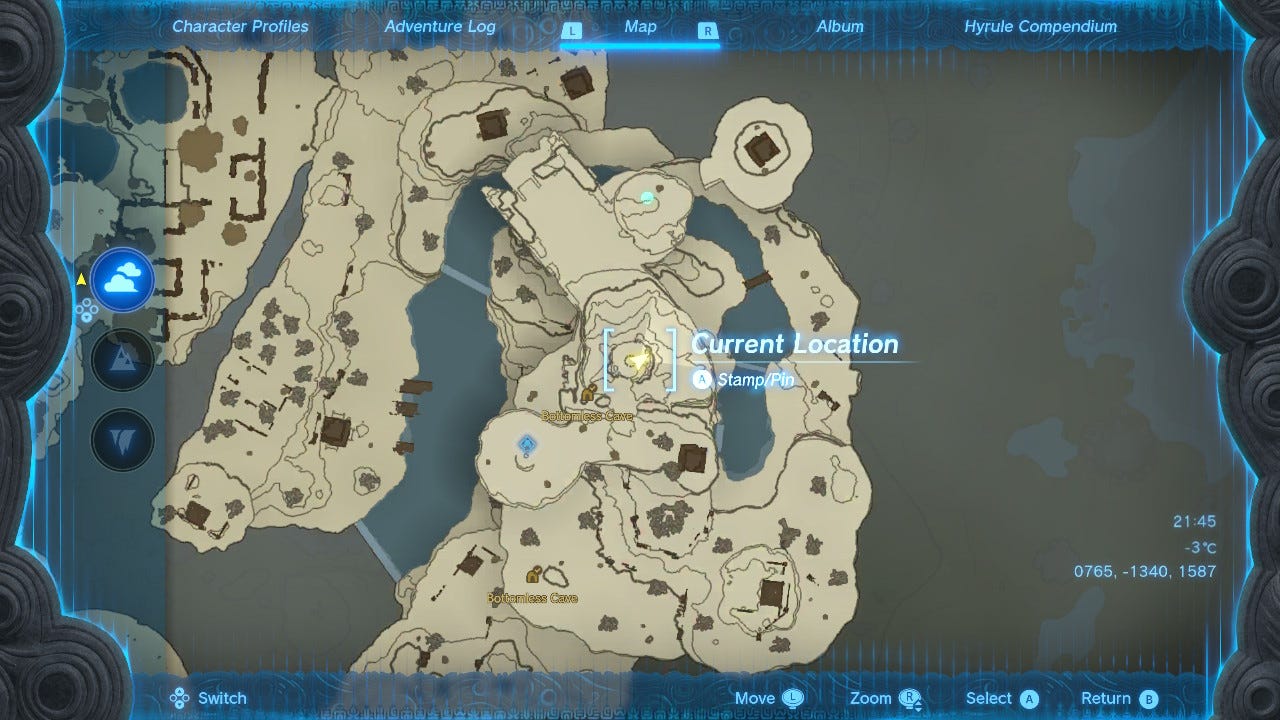Viewport: 1280px width, 720px height.
Task: Open the Adventure Log tab
Action: pyautogui.click(x=440, y=27)
